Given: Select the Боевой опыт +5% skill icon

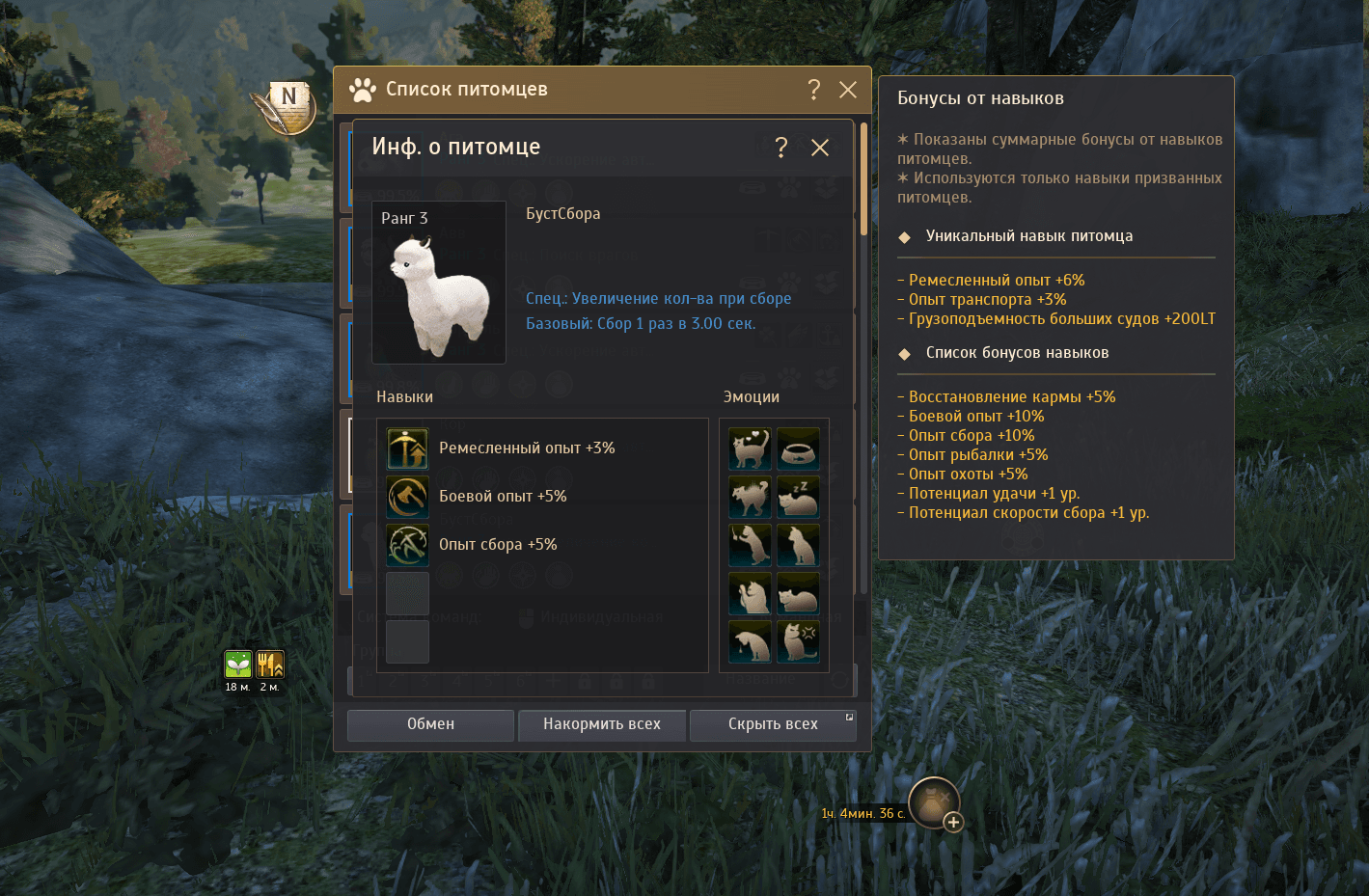Looking at the screenshot, I should (x=408, y=497).
